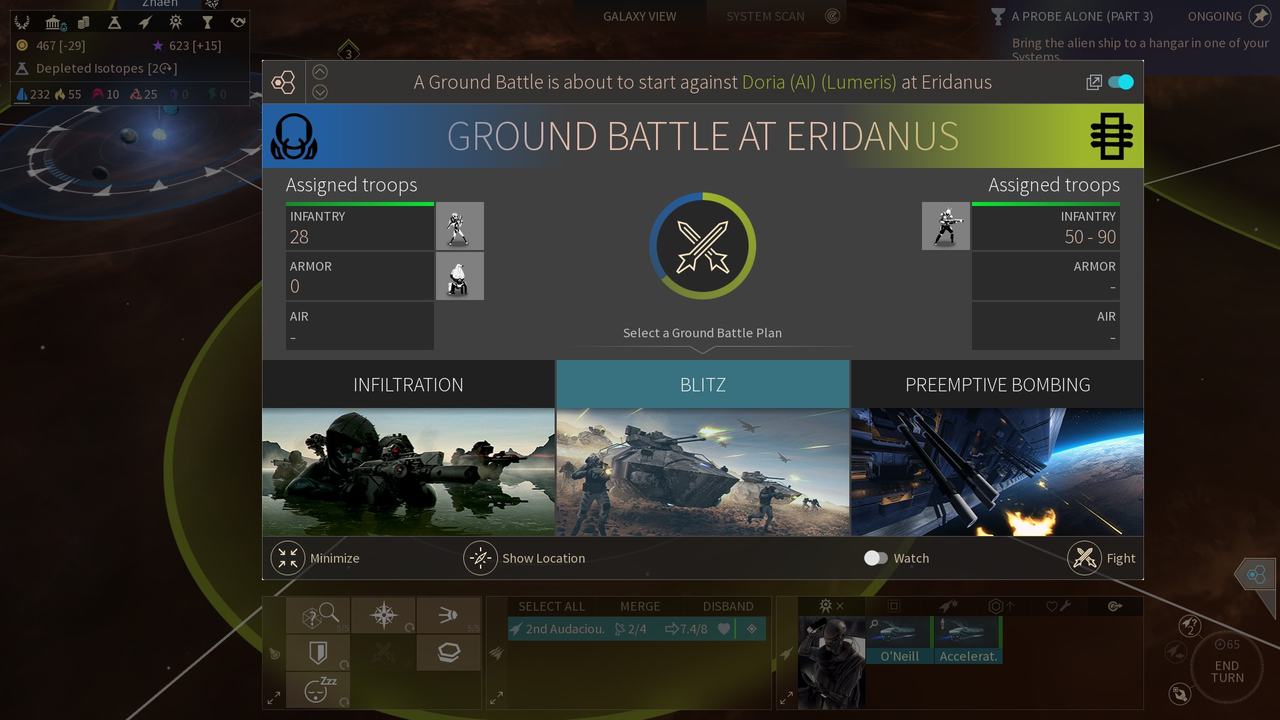Disband the selected fleet
Screen dimensions: 1280x720
(727, 606)
